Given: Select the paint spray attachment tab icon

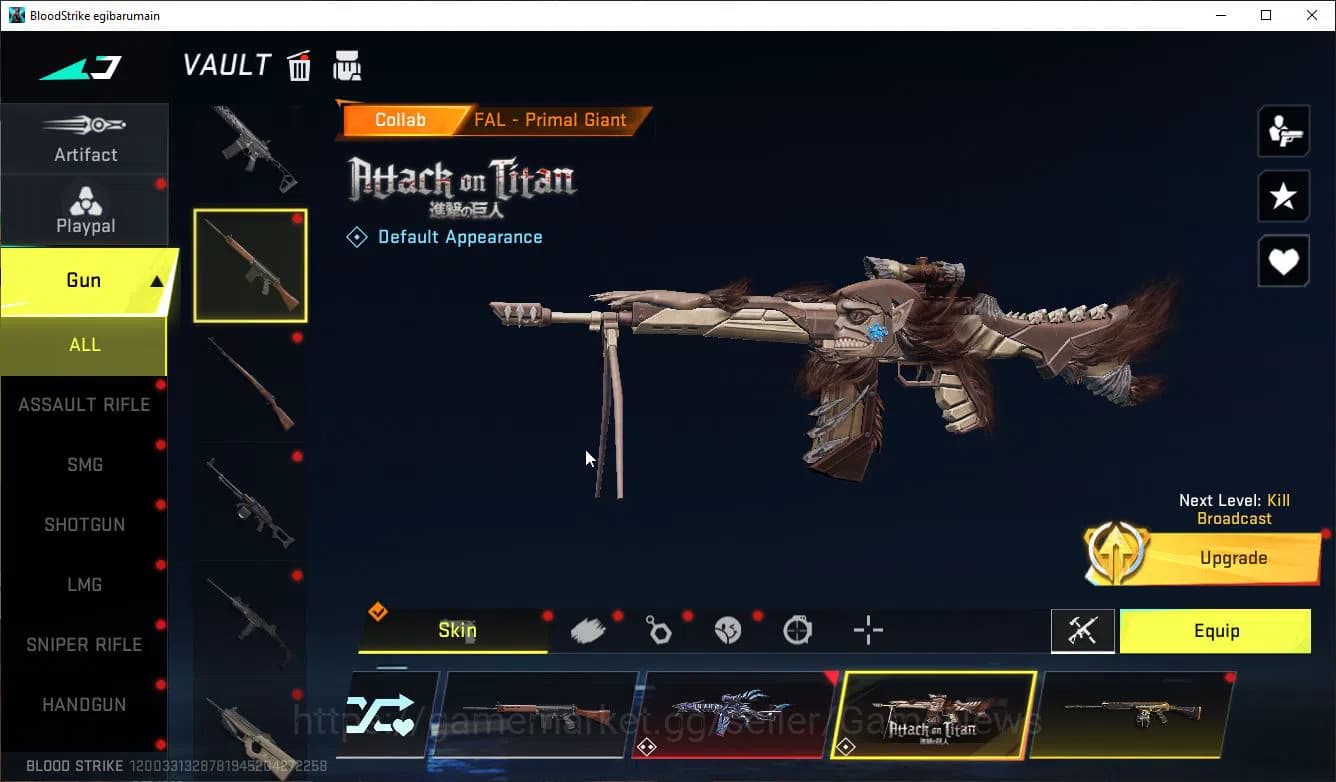Looking at the screenshot, I should point(588,629).
